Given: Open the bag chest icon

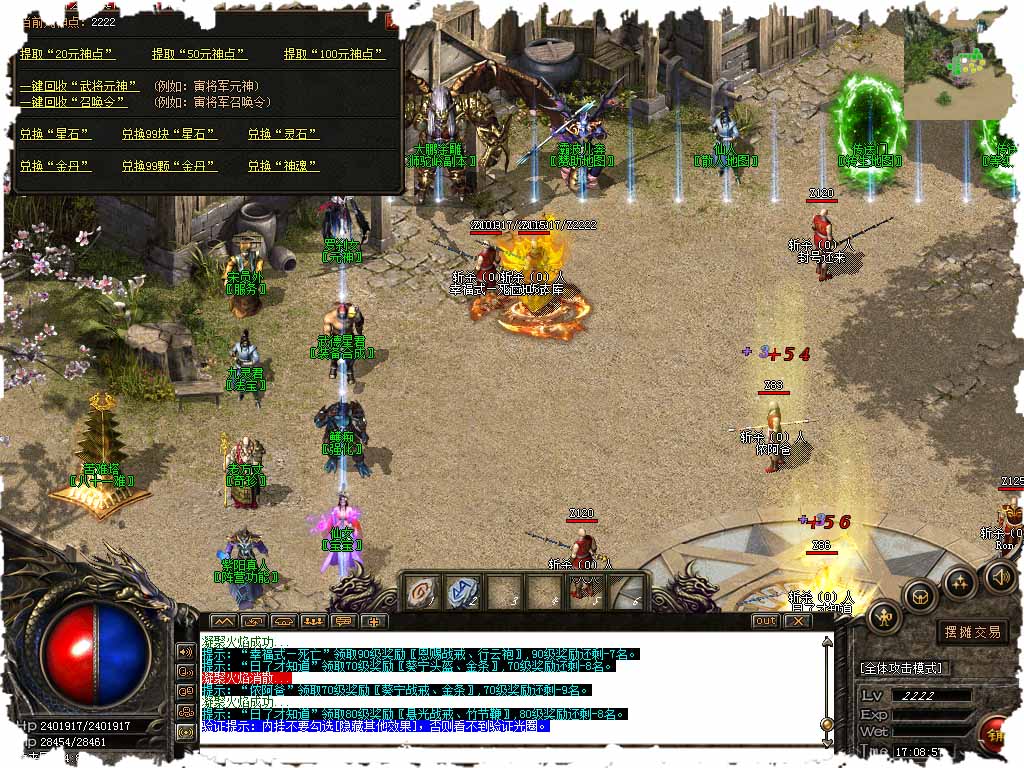Looking at the screenshot, I should tap(920, 596).
